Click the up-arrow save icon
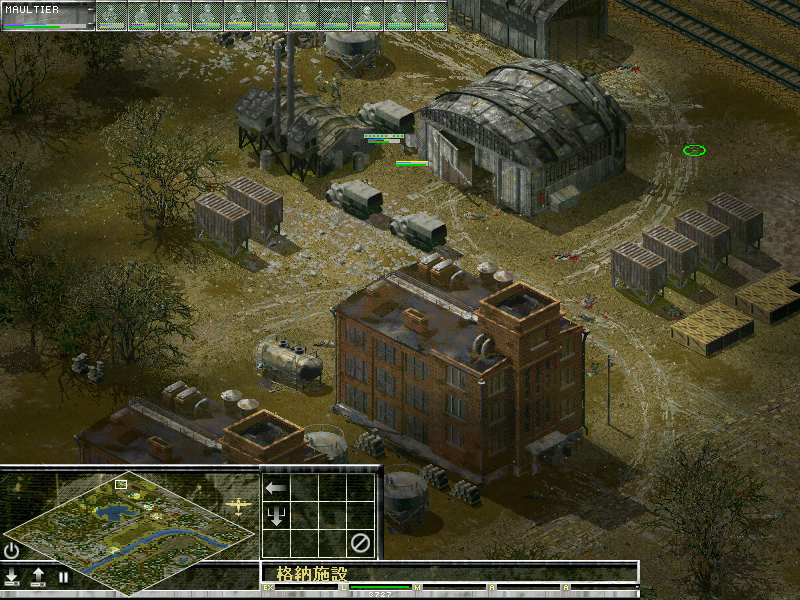800x600 pixels. coord(38,577)
